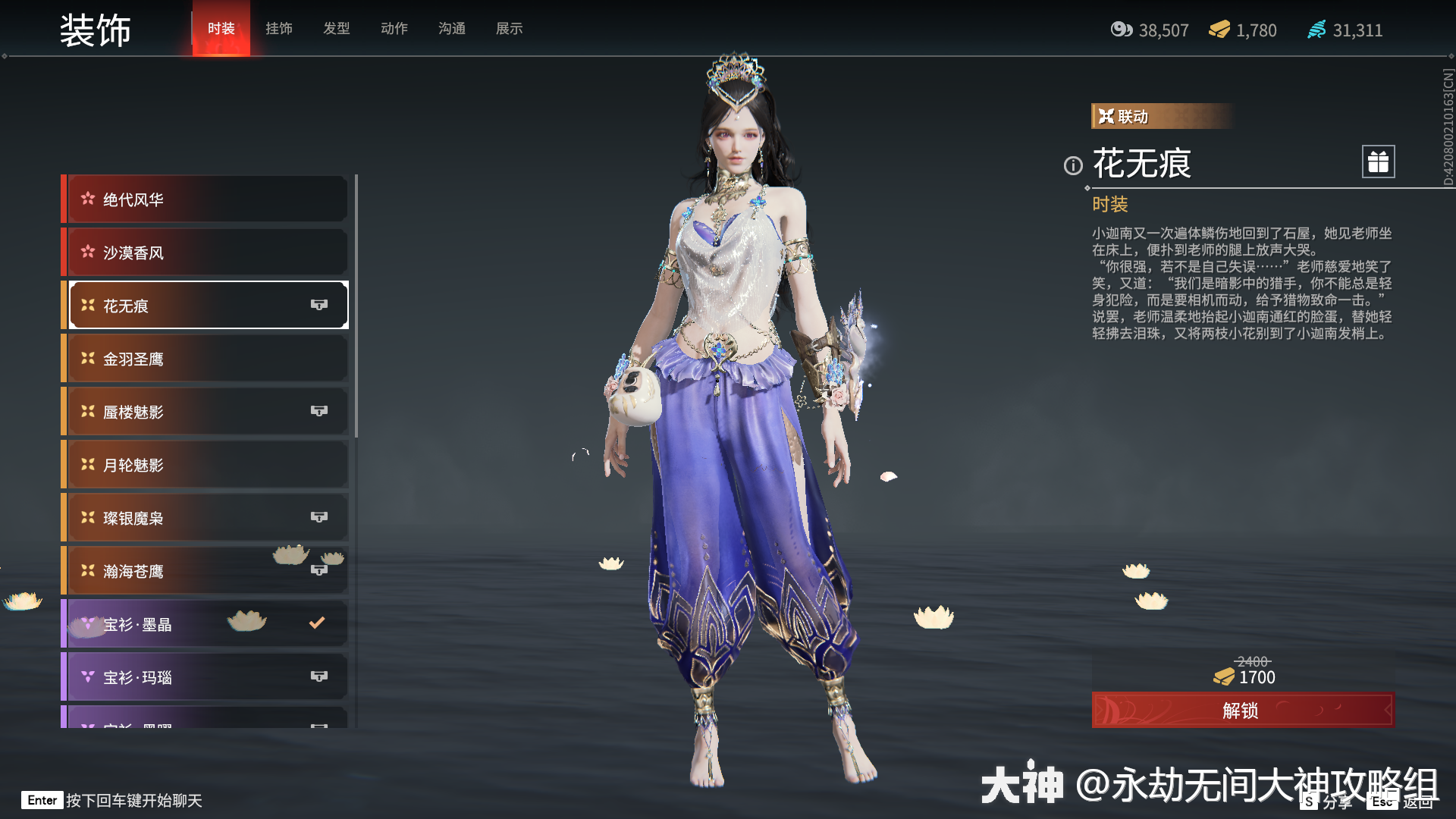The height and width of the screenshot is (819, 1456).
Task: Select the 沙漠香风 outfit entry
Action: (205, 252)
